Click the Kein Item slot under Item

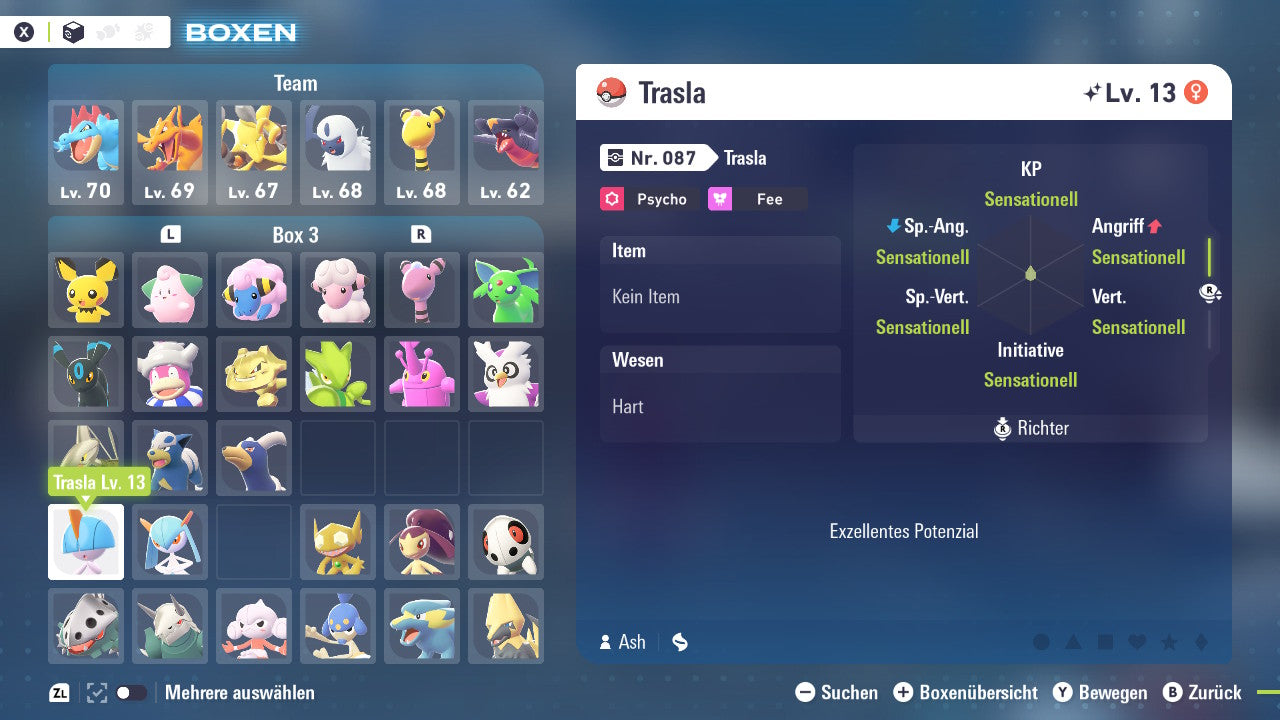click(720, 296)
